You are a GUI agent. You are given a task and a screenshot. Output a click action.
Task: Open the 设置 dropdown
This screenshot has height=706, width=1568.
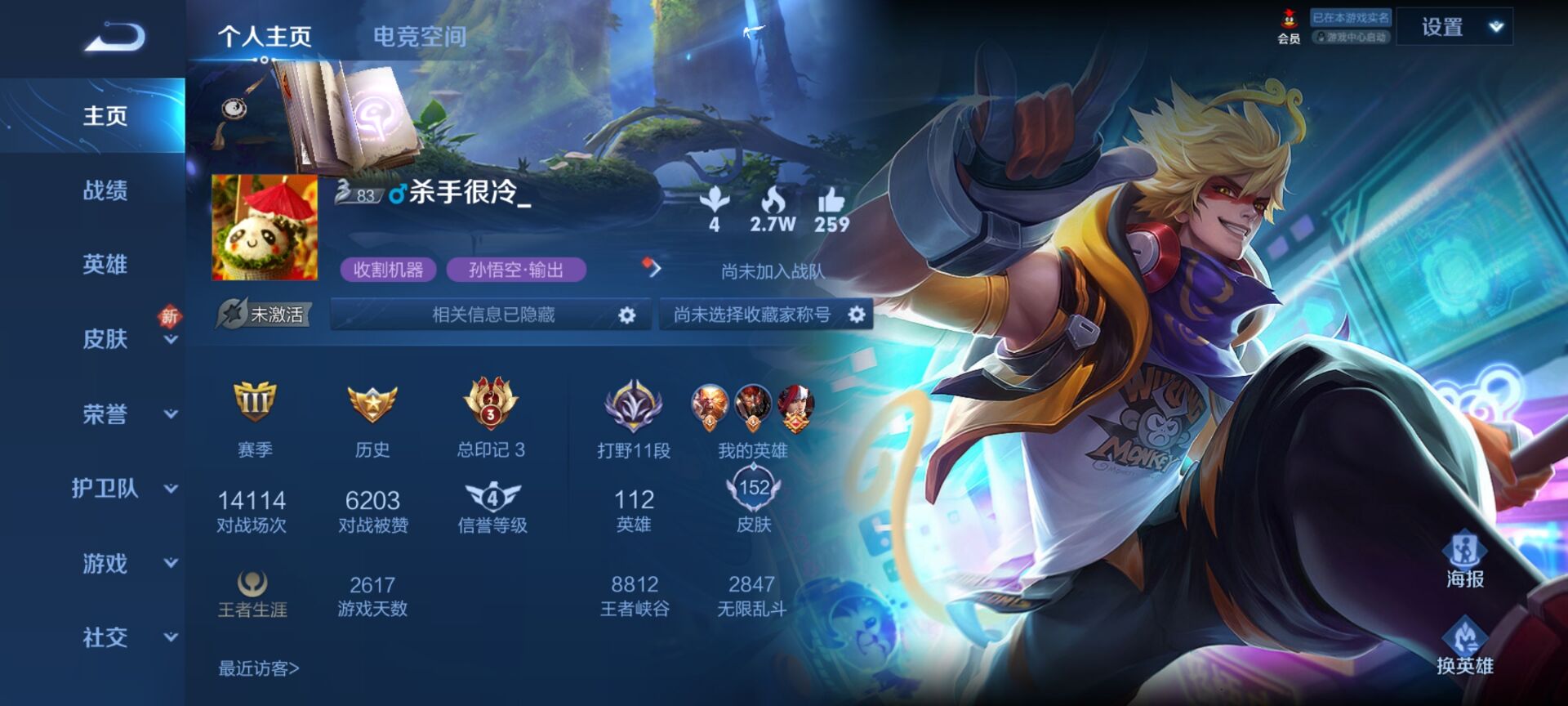coord(1454,27)
